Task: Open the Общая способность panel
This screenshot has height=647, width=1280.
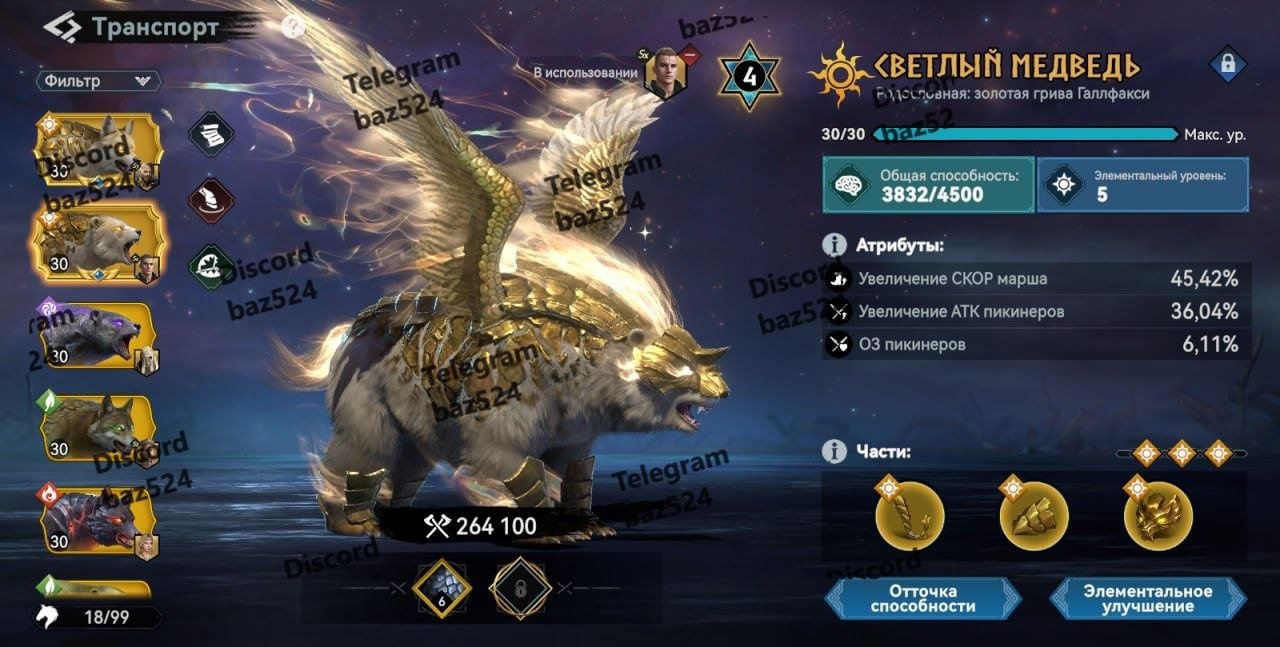Action: tap(928, 185)
